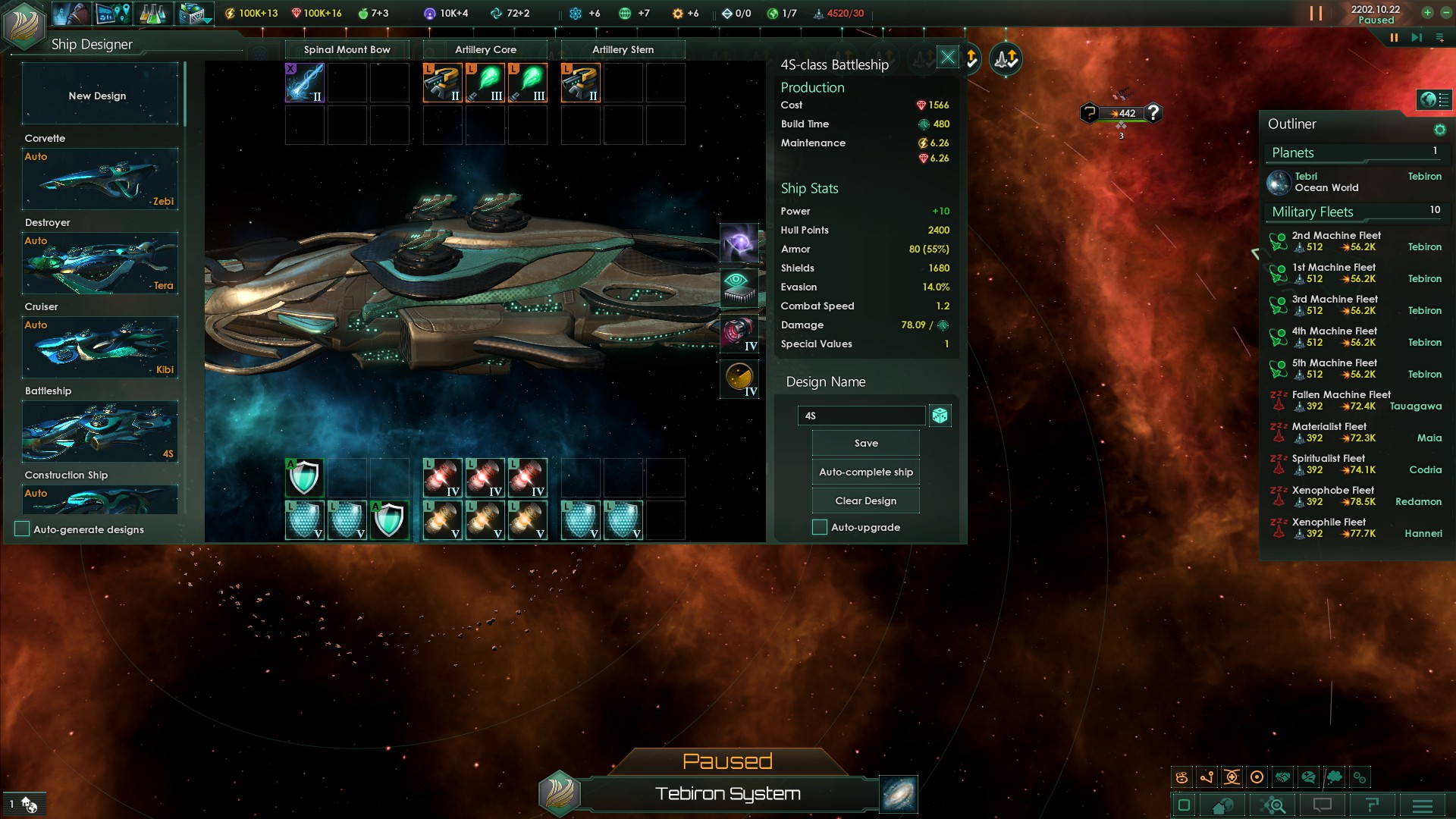Select the 4S Battleship design
This screenshot has height=819, width=1456.
click(x=99, y=431)
